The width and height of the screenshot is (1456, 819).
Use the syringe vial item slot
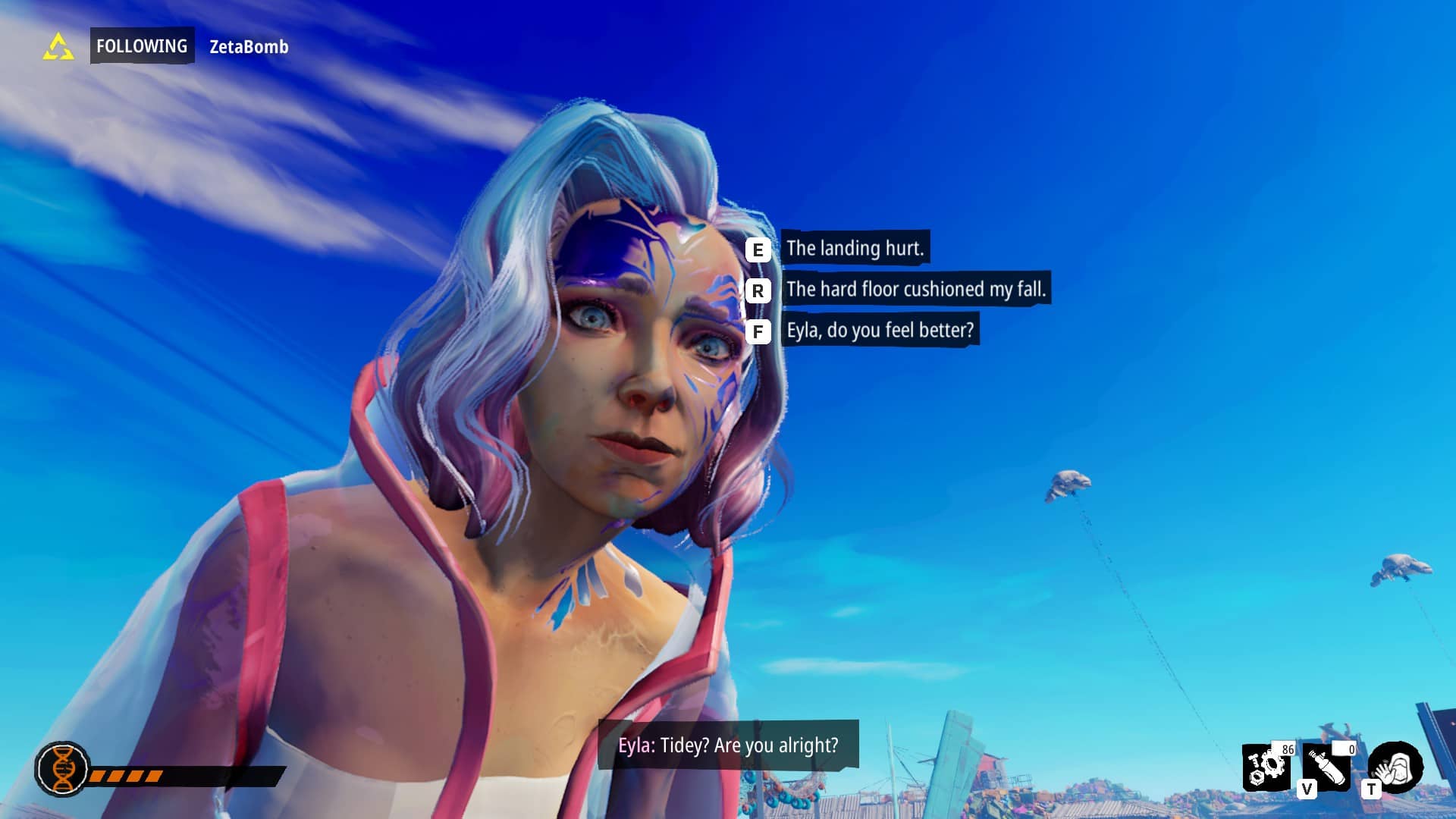[x=1326, y=767]
